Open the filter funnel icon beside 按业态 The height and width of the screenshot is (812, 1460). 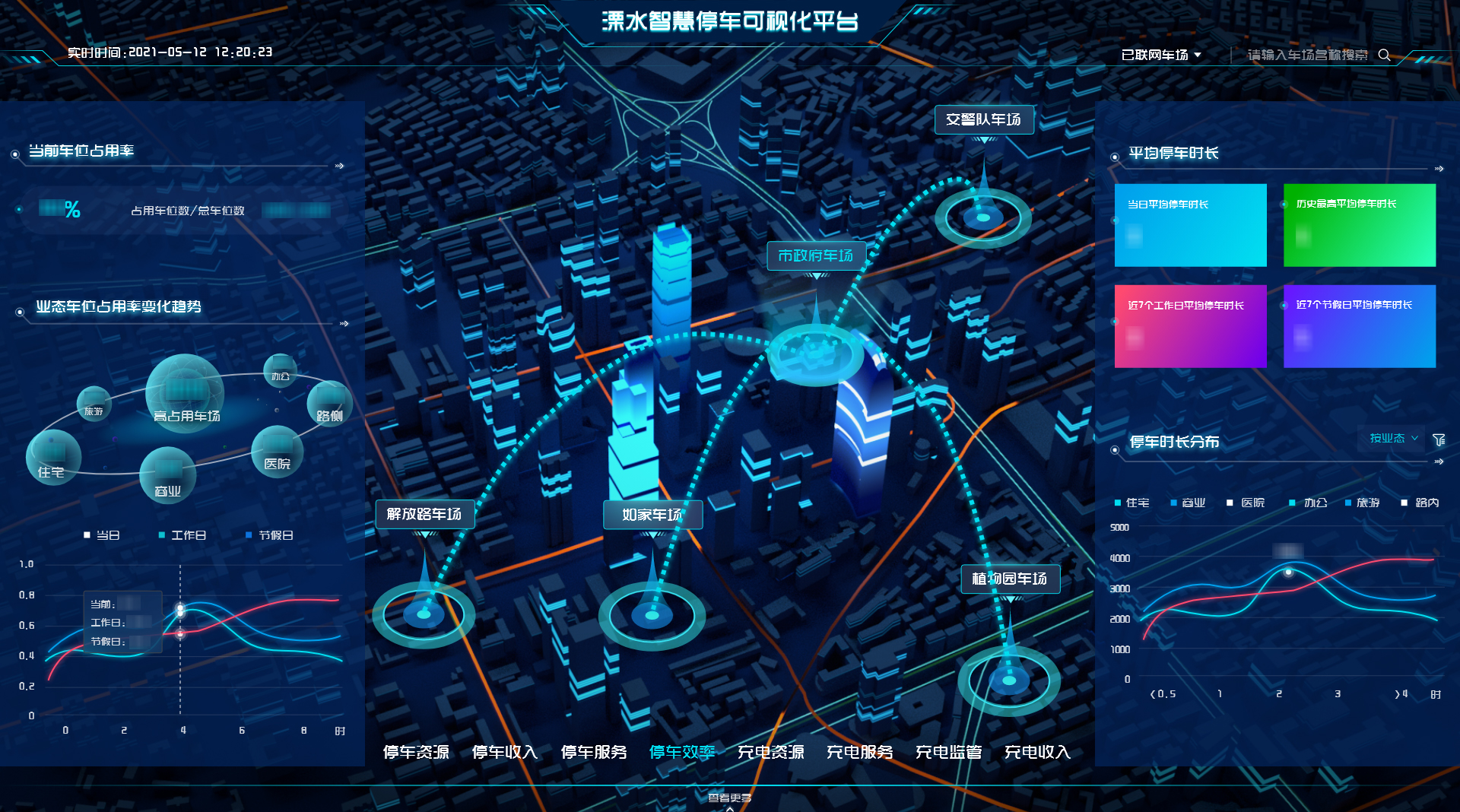[x=1439, y=439]
